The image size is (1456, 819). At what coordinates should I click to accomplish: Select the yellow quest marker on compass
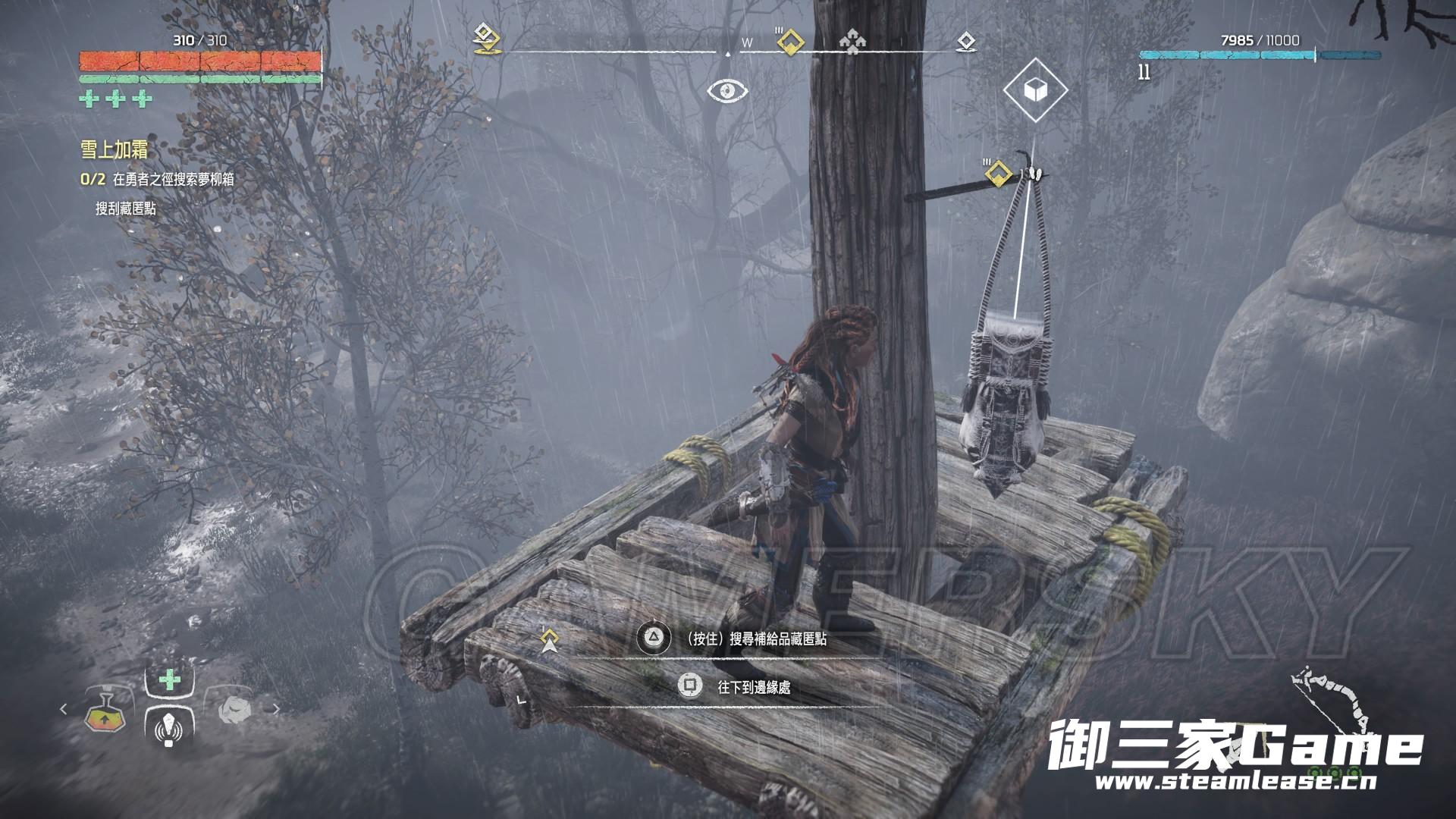[791, 41]
